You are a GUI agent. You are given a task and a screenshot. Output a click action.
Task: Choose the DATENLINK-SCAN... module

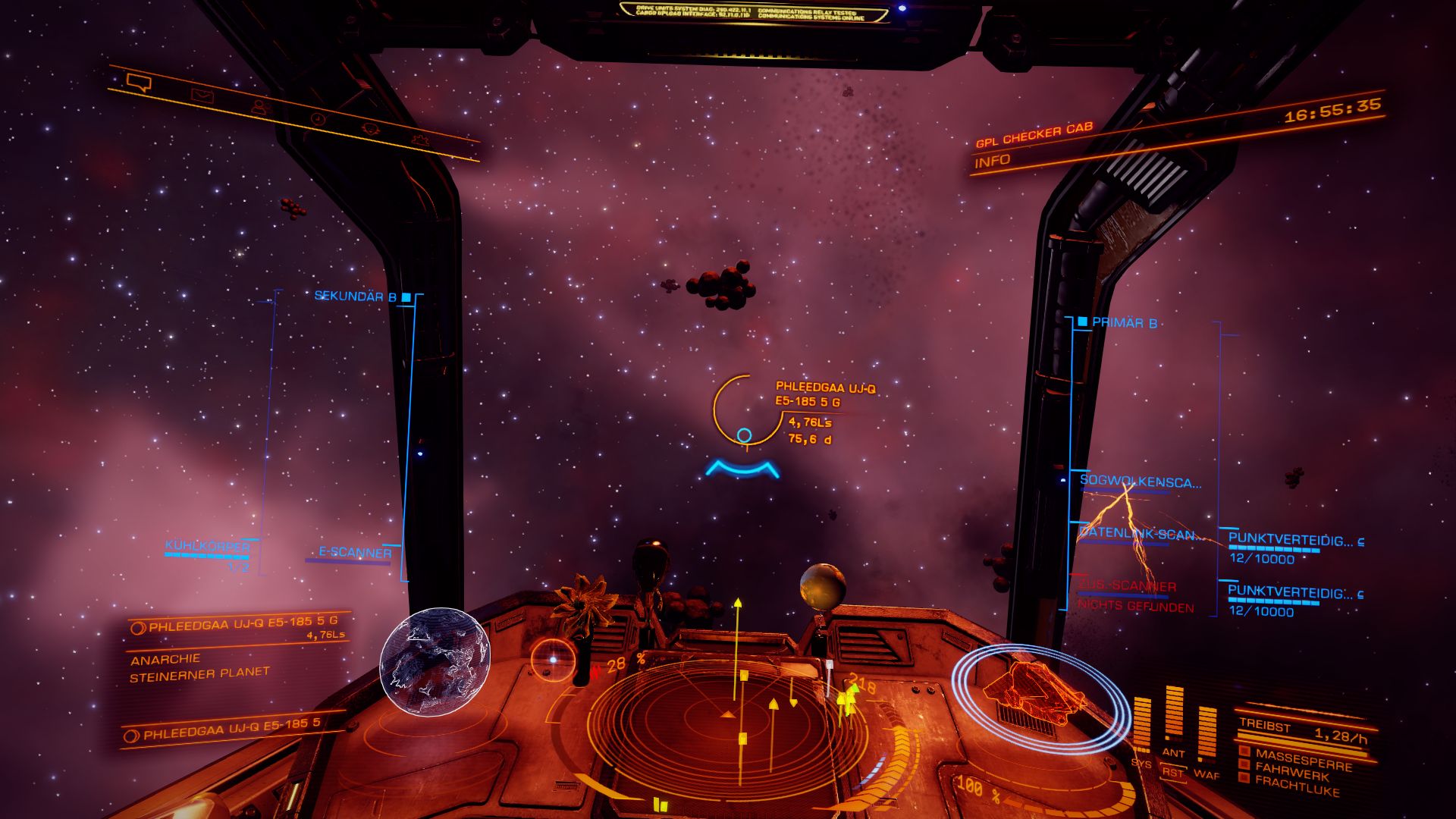(x=1140, y=534)
